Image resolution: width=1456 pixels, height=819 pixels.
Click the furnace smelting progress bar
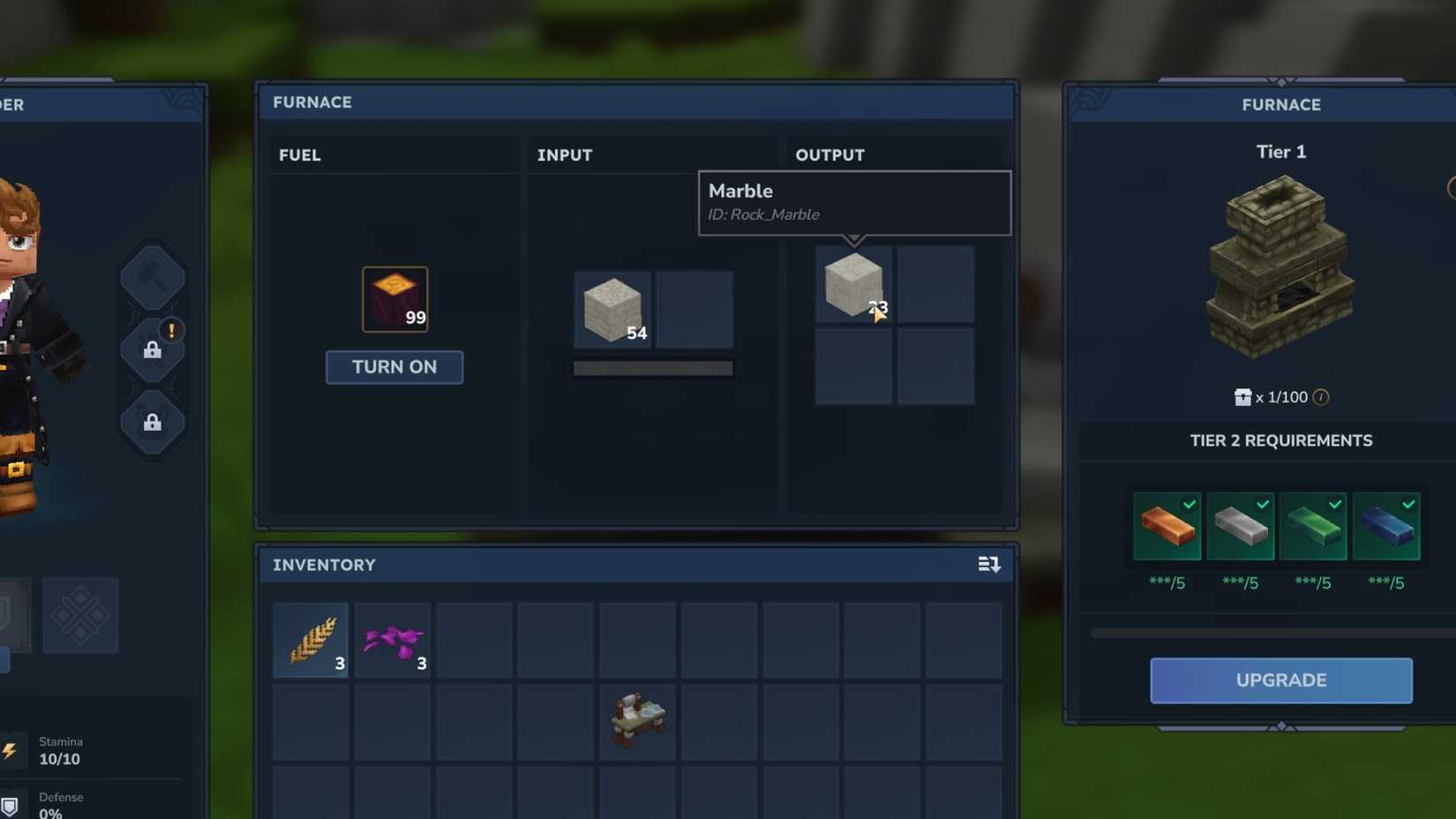click(653, 366)
